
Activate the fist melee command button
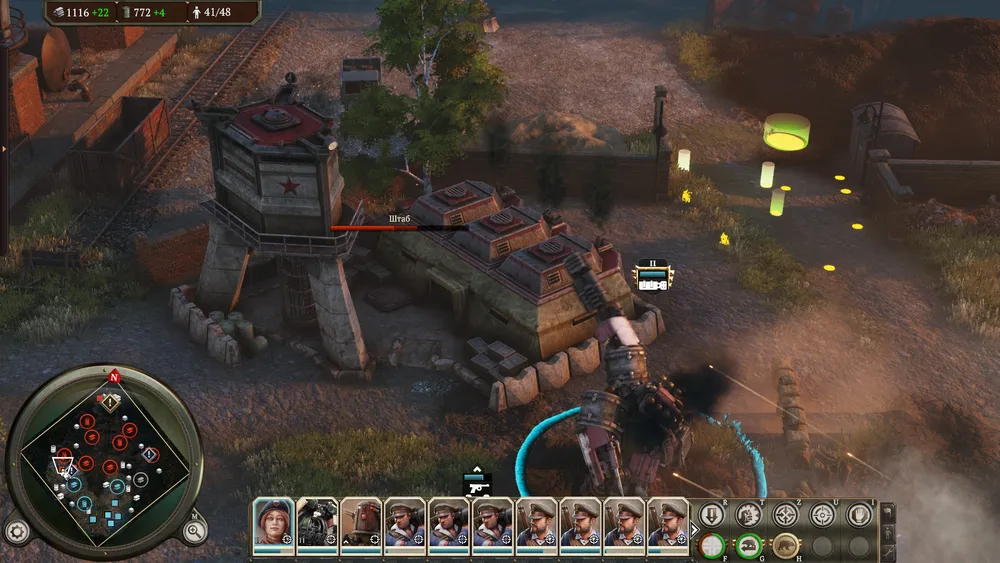tap(747, 515)
